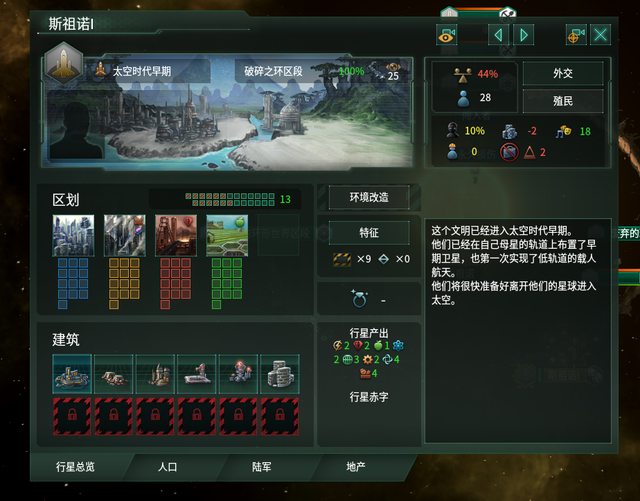Image resolution: width=640 pixels, height=501 pixels.
Task: Select the blue city district
Action: click(x=72, y=235)
